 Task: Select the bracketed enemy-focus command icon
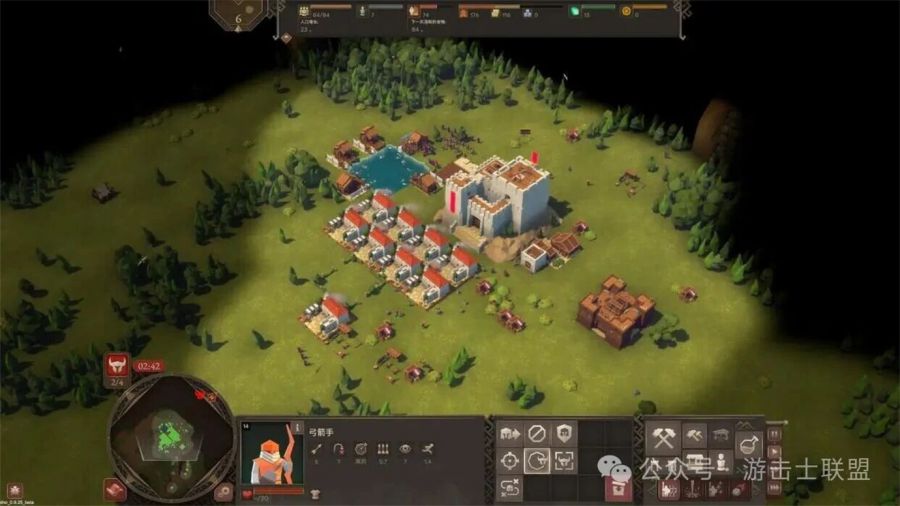pyautogui.click(x=565, y=461)
